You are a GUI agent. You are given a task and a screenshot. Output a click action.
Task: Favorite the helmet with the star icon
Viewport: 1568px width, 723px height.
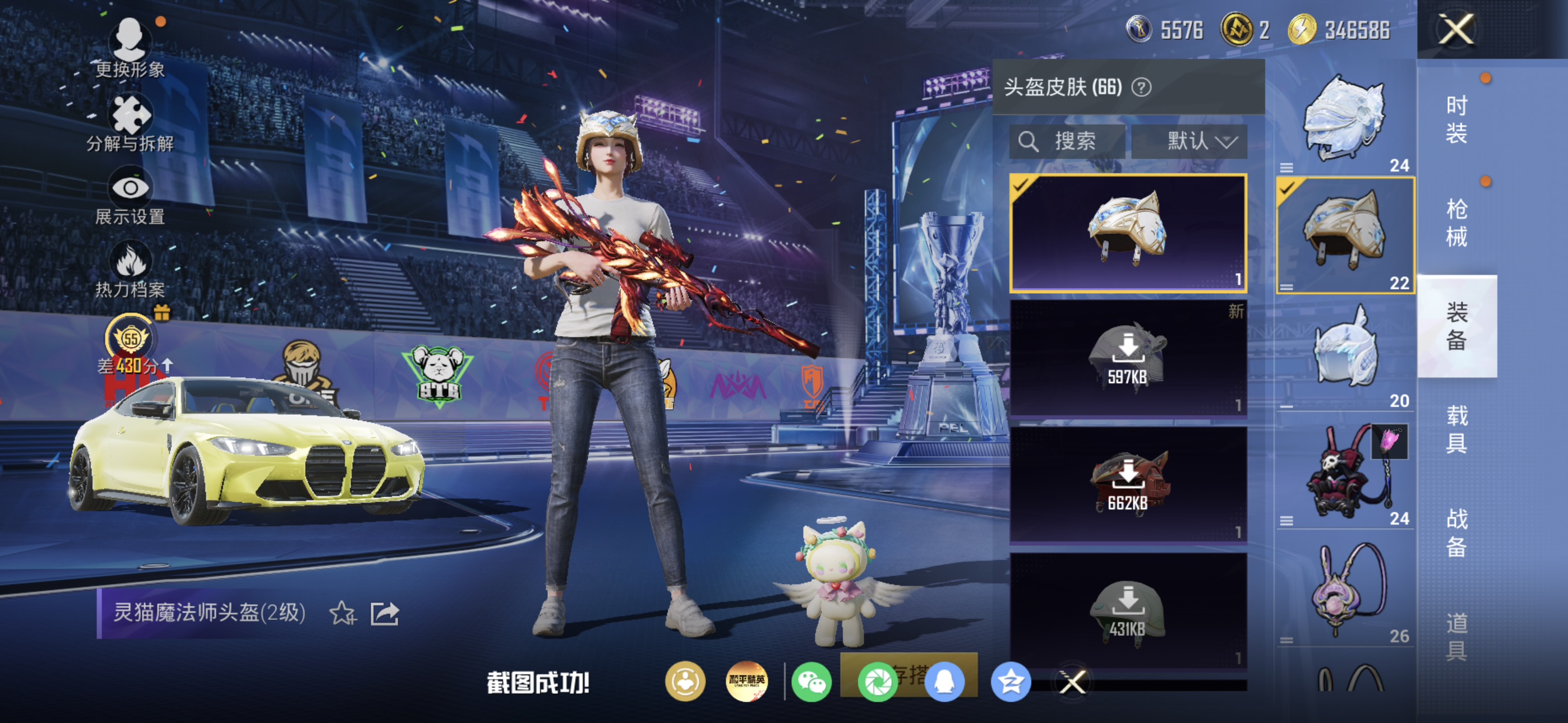coord(342,613)
